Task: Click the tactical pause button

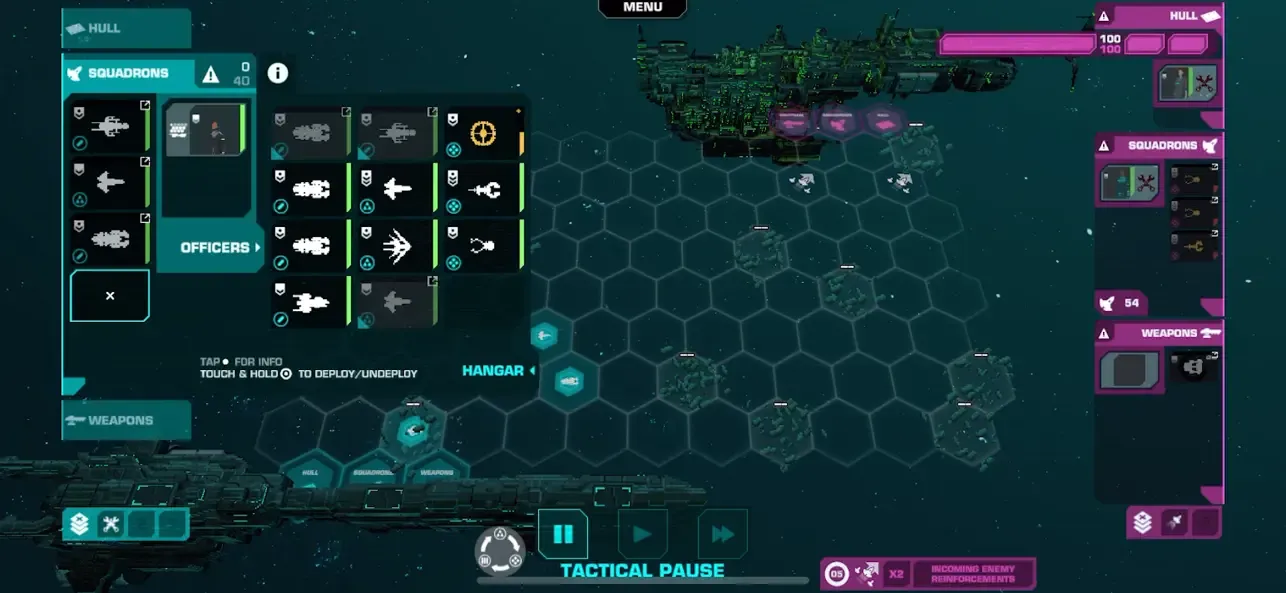Action: click(563, 534)
